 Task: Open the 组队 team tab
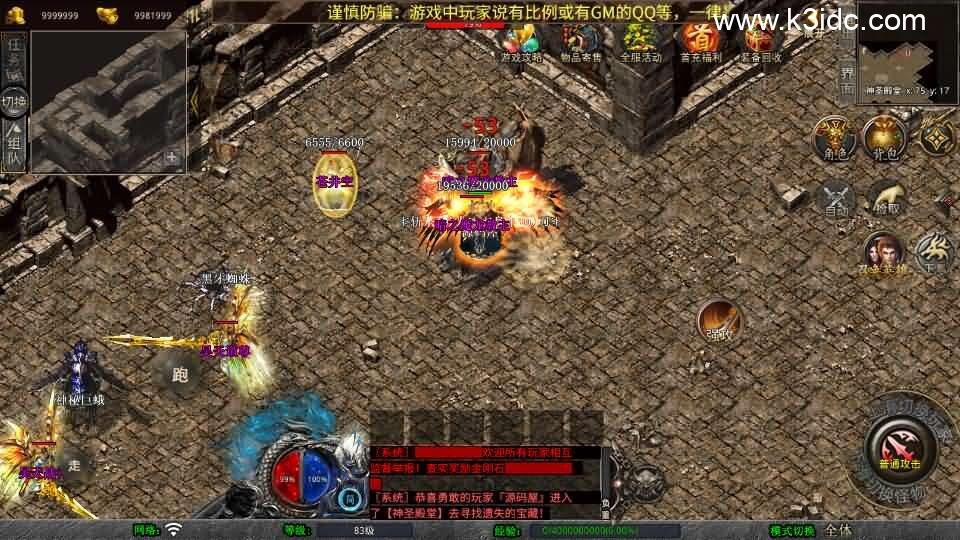pyautogui.click(x=14, y=144)
